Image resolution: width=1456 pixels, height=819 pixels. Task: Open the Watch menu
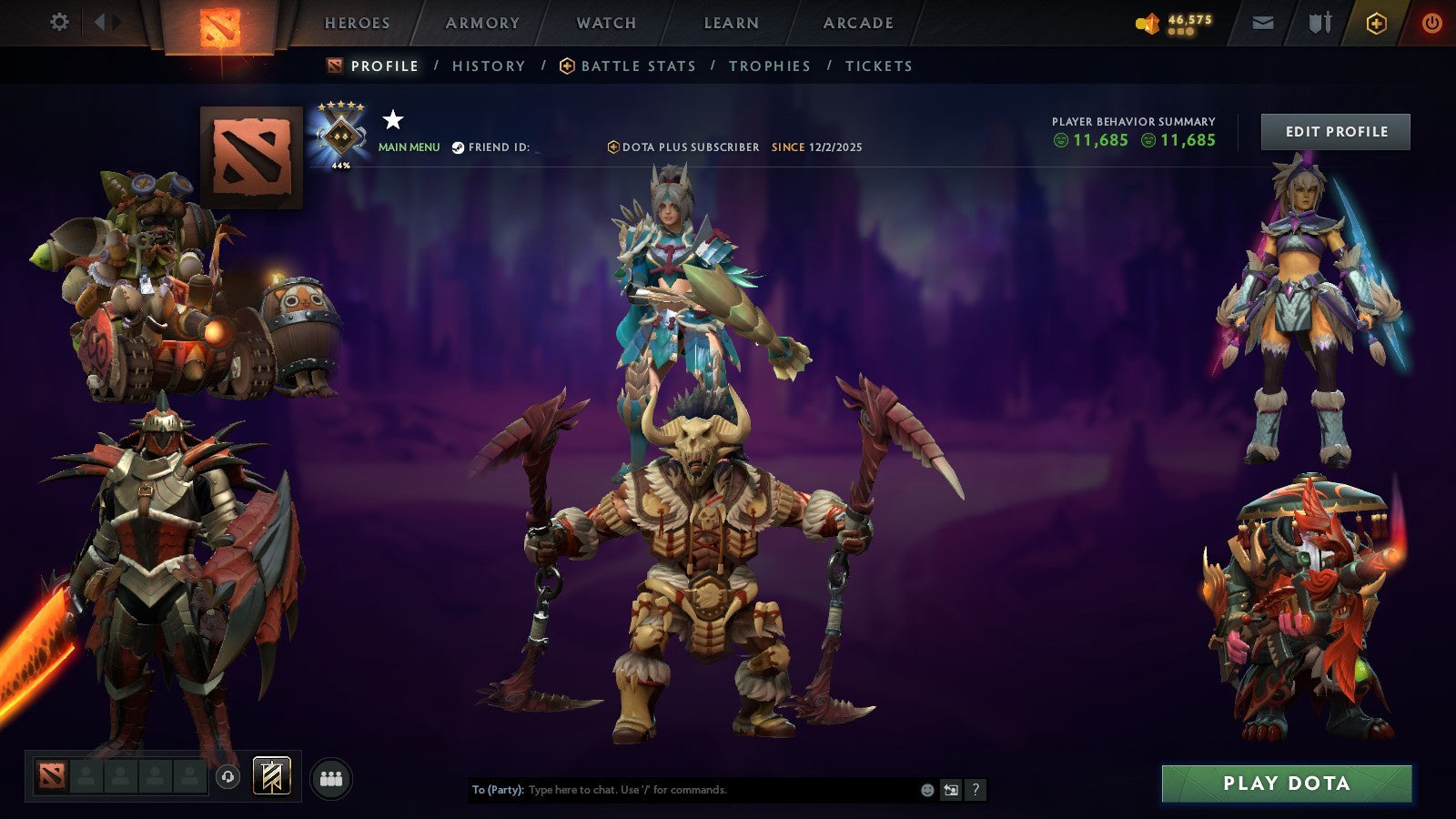(x=605, y=23)
